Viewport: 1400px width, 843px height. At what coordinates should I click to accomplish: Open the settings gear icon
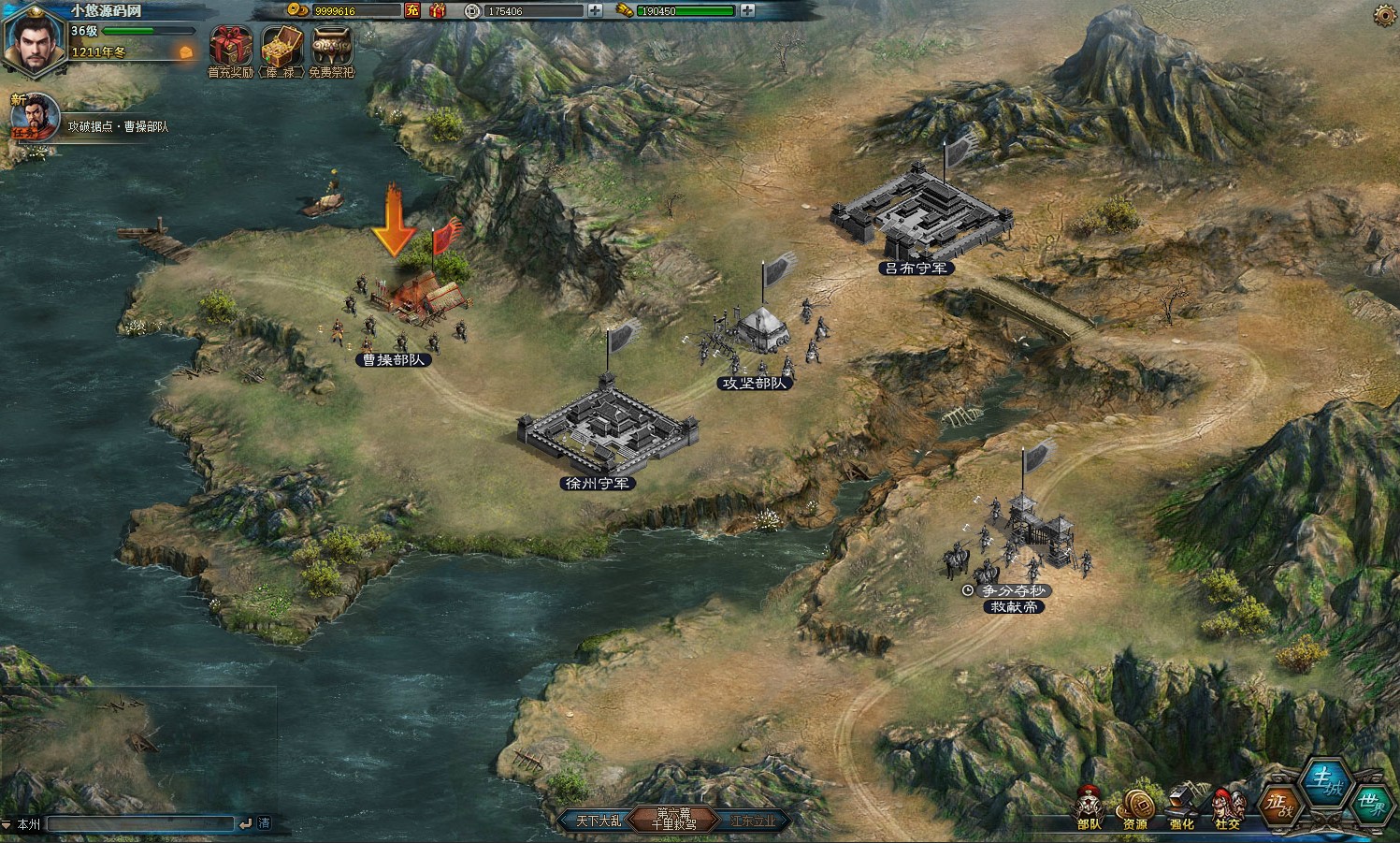tap(1385, 15)
